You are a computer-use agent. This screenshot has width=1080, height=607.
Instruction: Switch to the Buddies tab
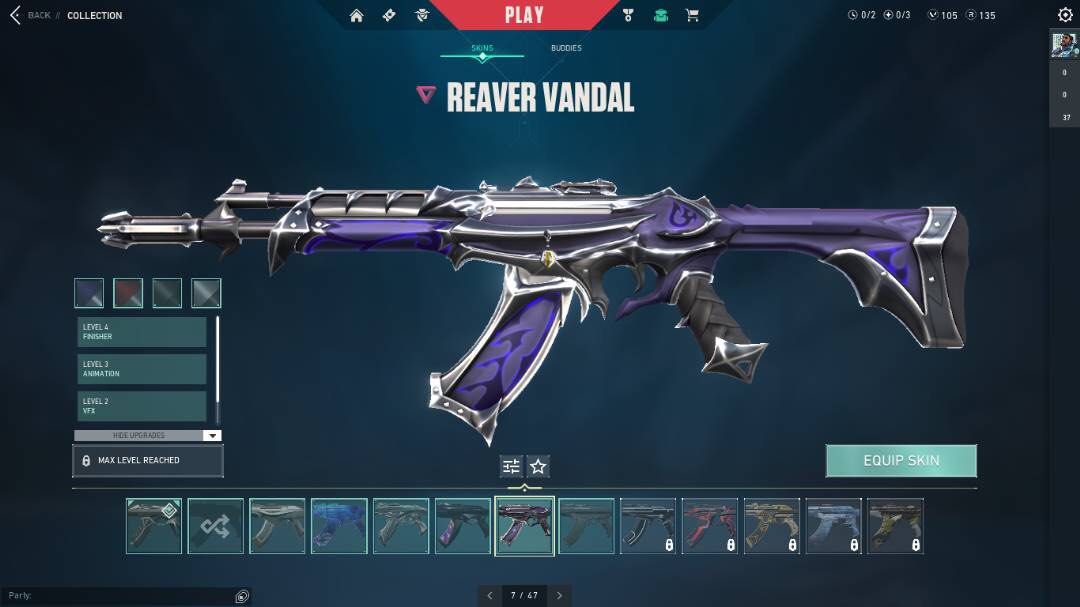[566, 48]
